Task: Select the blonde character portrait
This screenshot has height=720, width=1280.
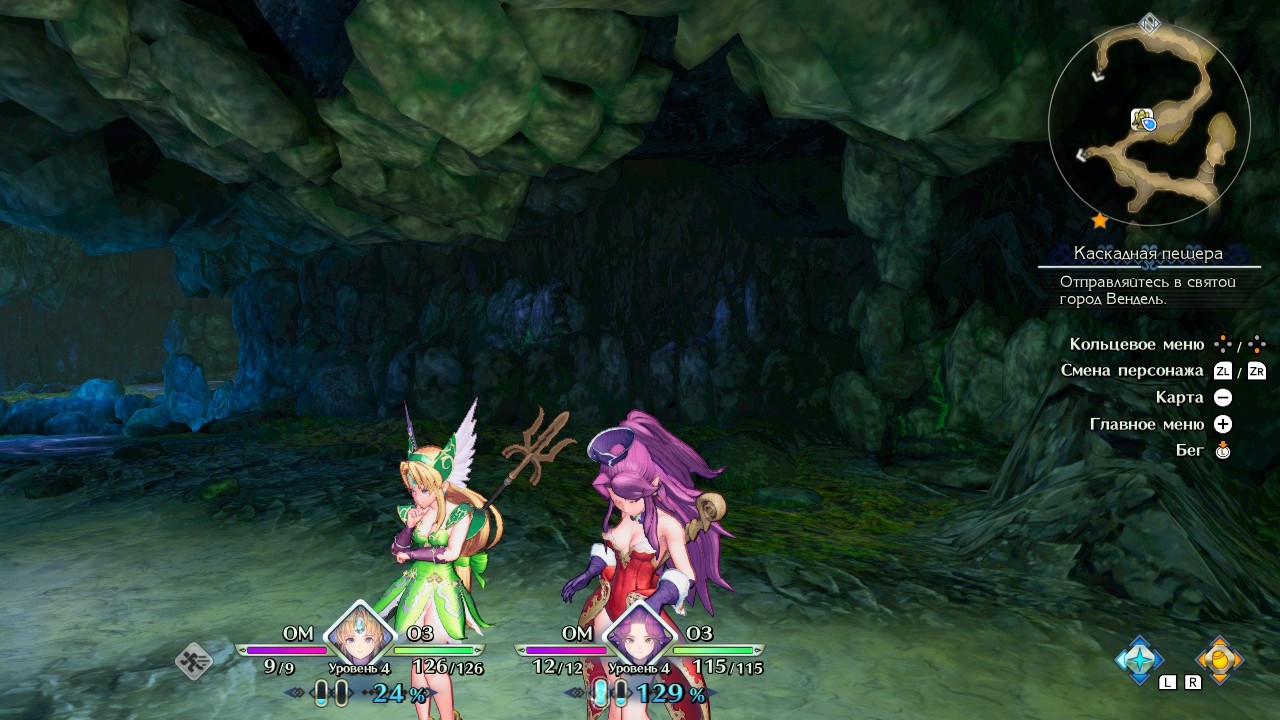Action: (x=357, y=633)
